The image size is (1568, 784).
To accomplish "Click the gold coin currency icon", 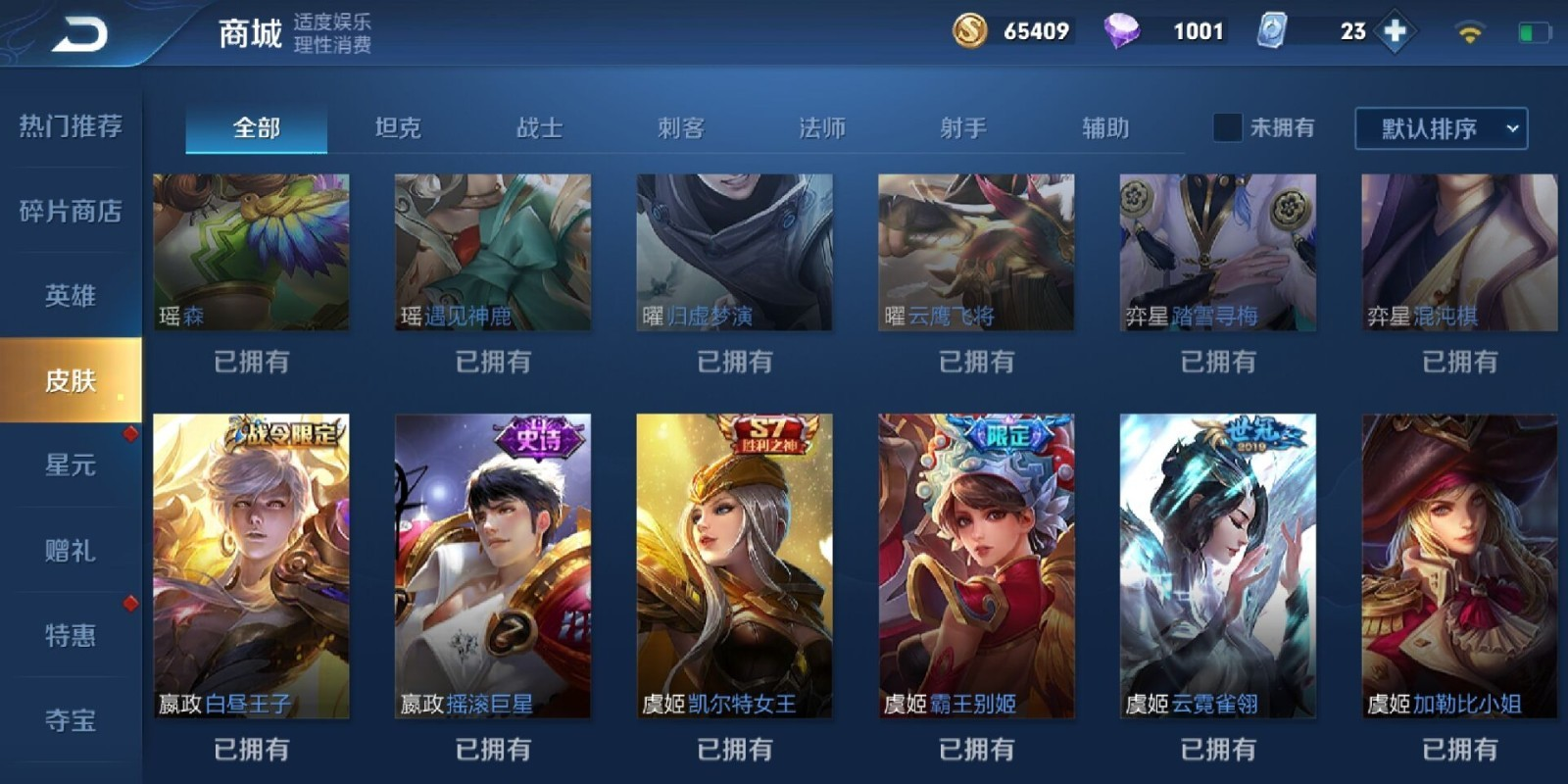I will click(x=971, y=30).
